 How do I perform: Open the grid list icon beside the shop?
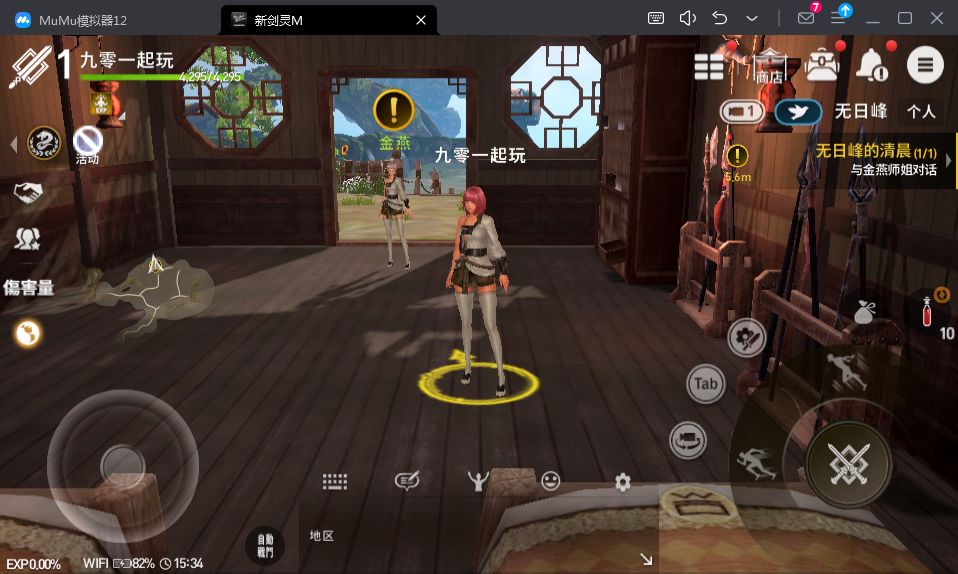[709, 66]
